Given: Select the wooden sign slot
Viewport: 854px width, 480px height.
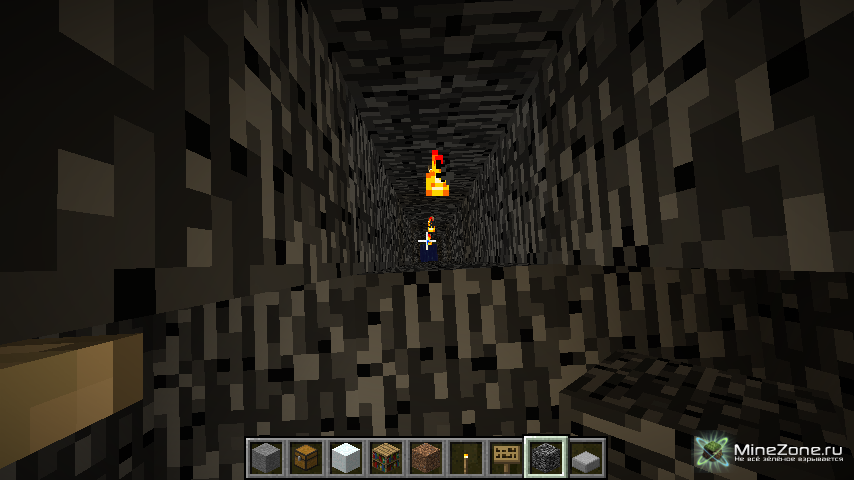Looking at the screenshot, I should coord(506,457).
